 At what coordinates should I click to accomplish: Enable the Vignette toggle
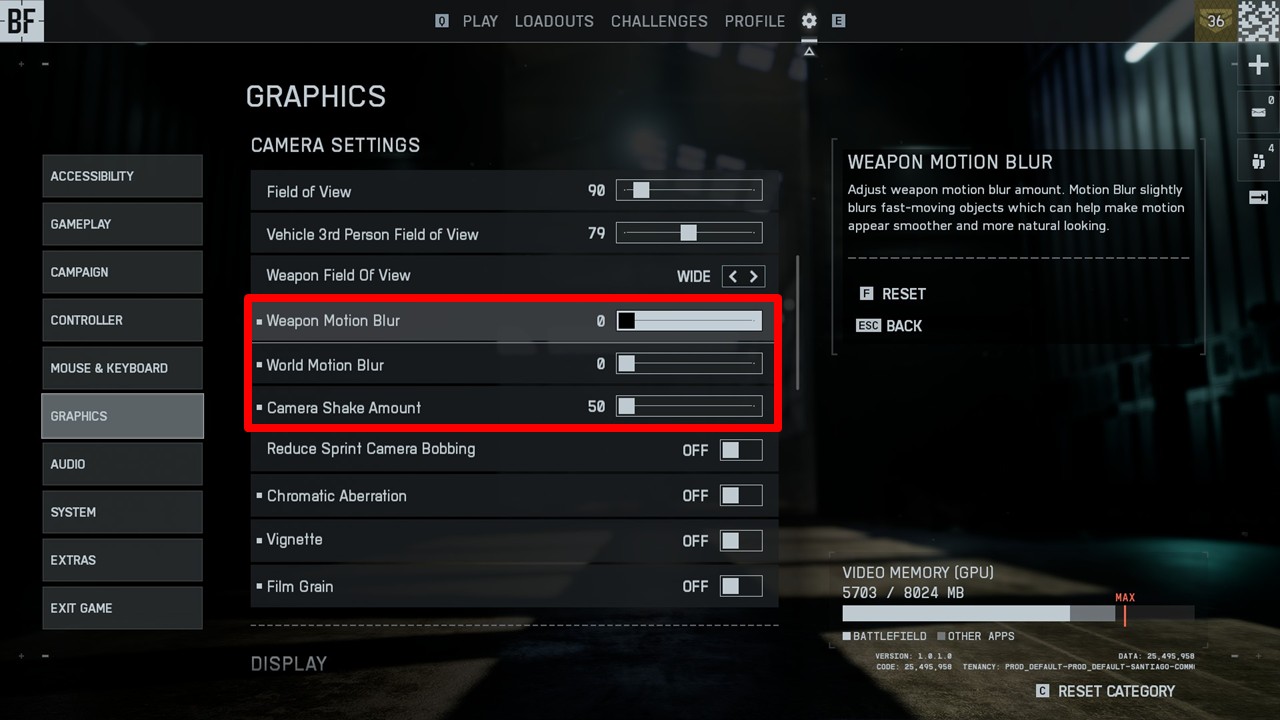(741, 541)
